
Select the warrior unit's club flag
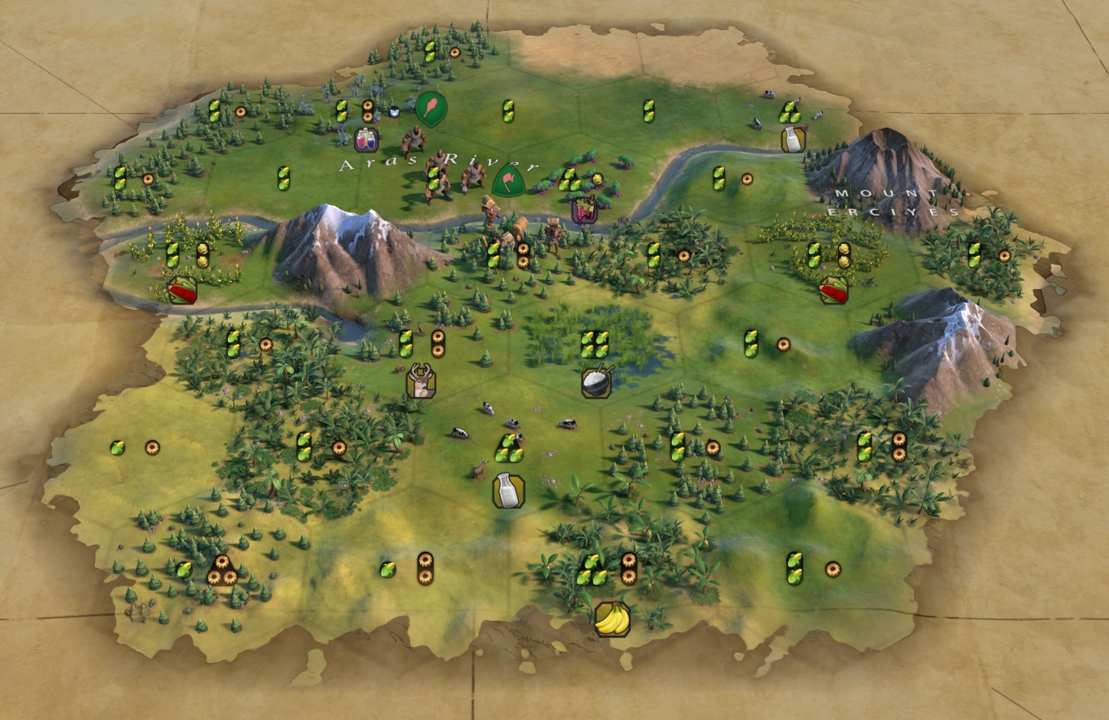(431, 107)
